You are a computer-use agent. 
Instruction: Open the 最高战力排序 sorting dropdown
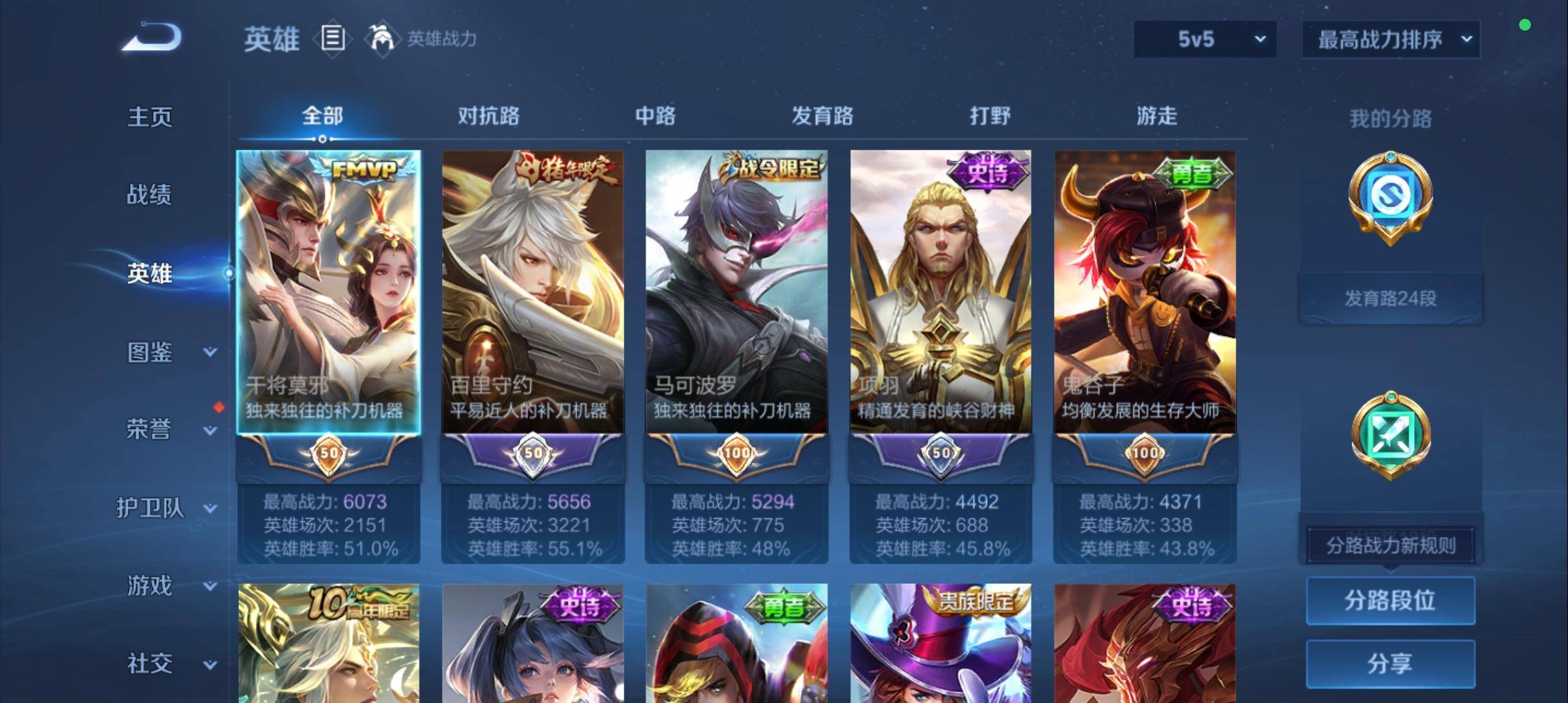1390,38
